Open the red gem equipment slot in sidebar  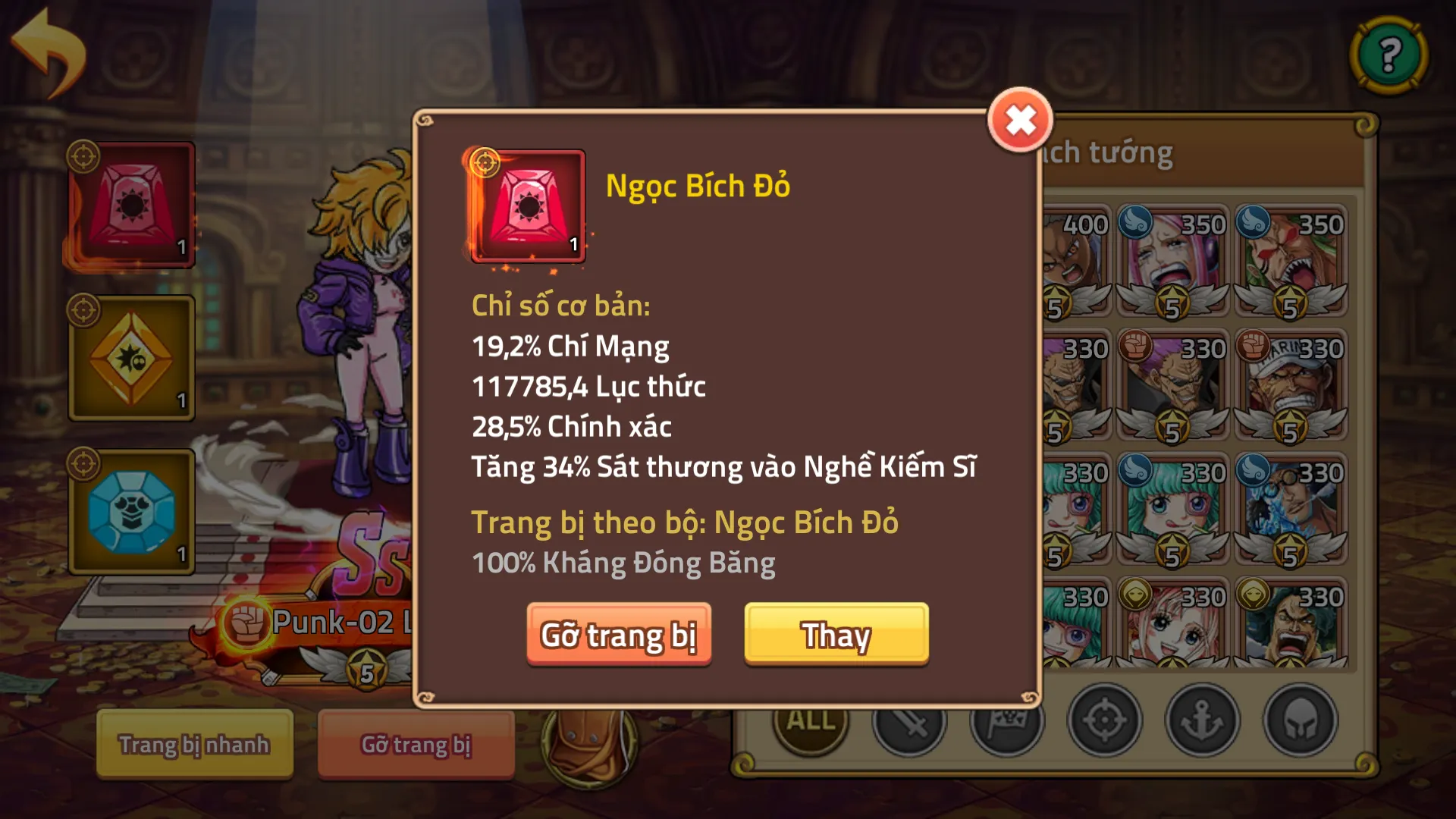coord(130,205)
